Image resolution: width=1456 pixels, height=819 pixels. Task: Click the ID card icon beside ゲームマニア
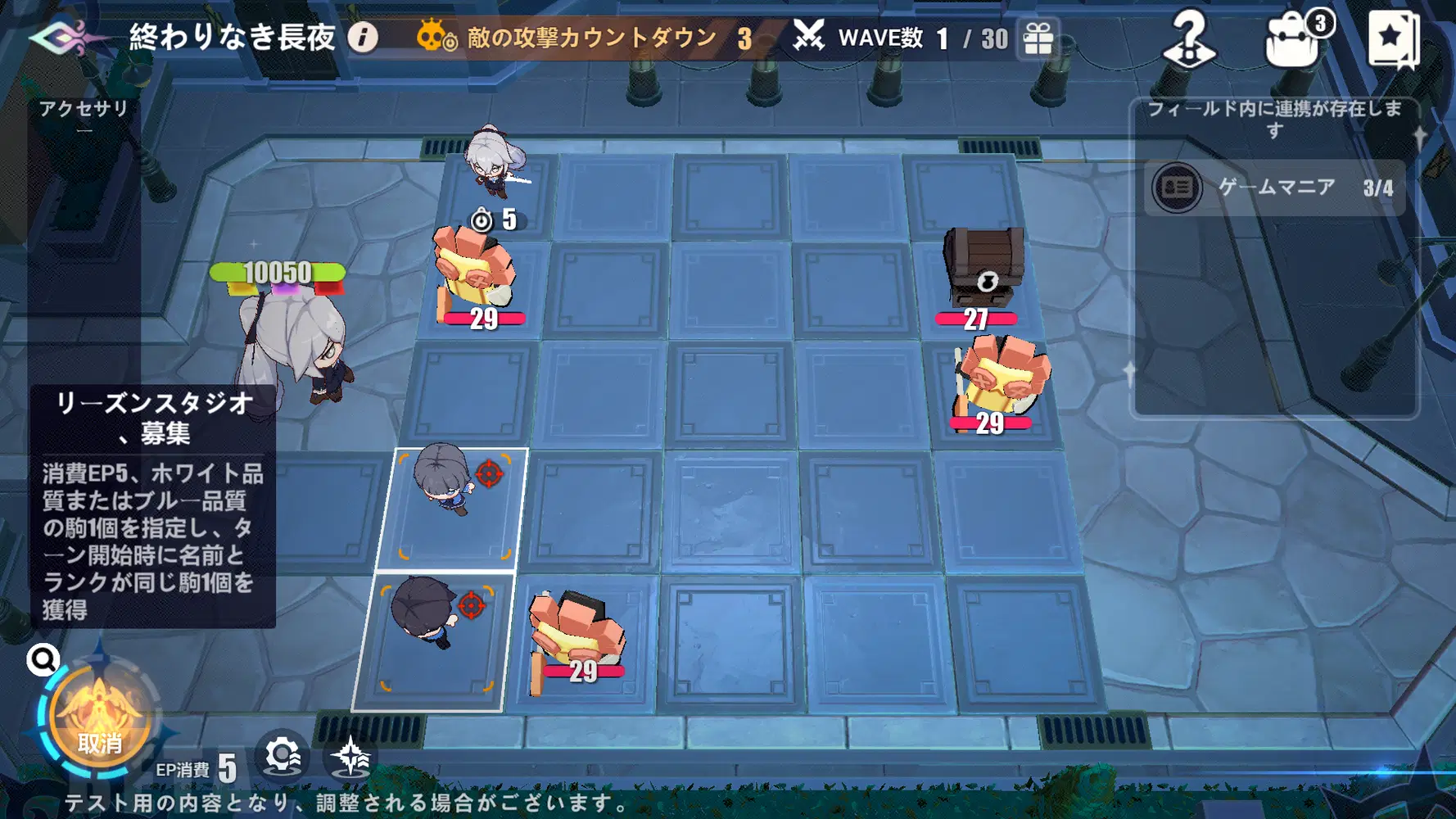[1178, 188]
